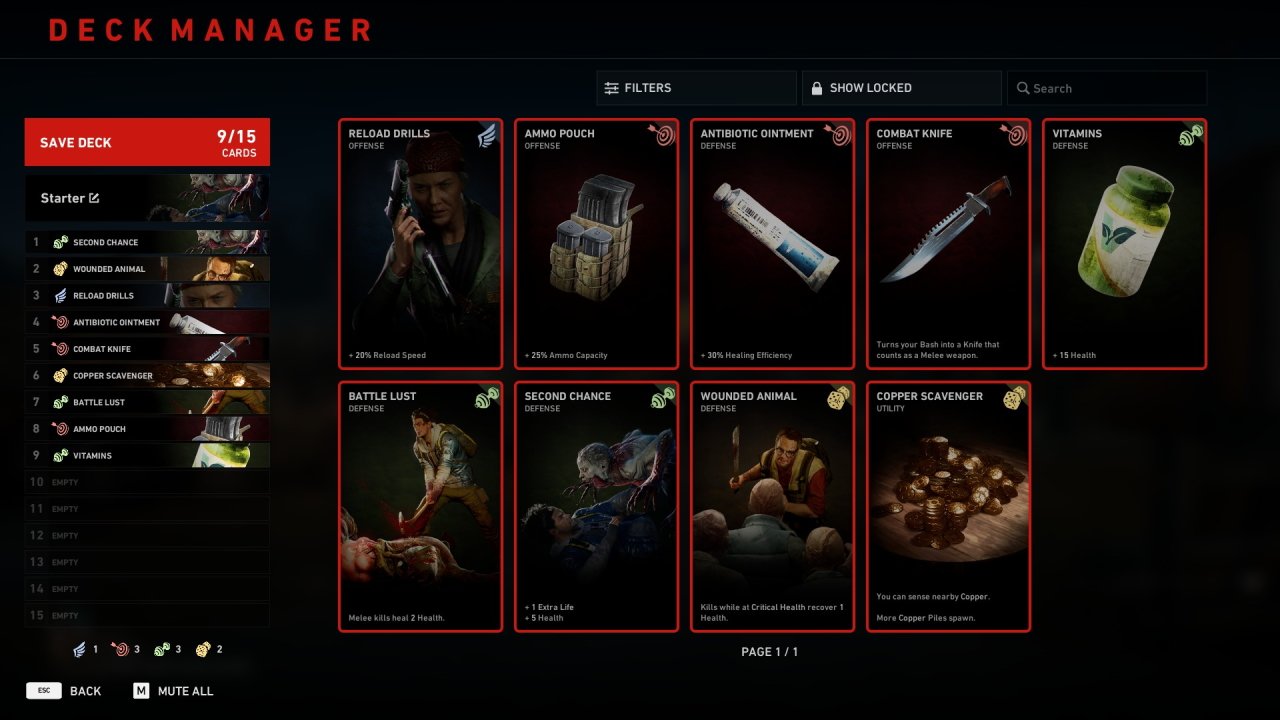Click Second Chance in deck list slot 1
The width and height of the screenshot is (1280, 720).
(x=147, y=242)
